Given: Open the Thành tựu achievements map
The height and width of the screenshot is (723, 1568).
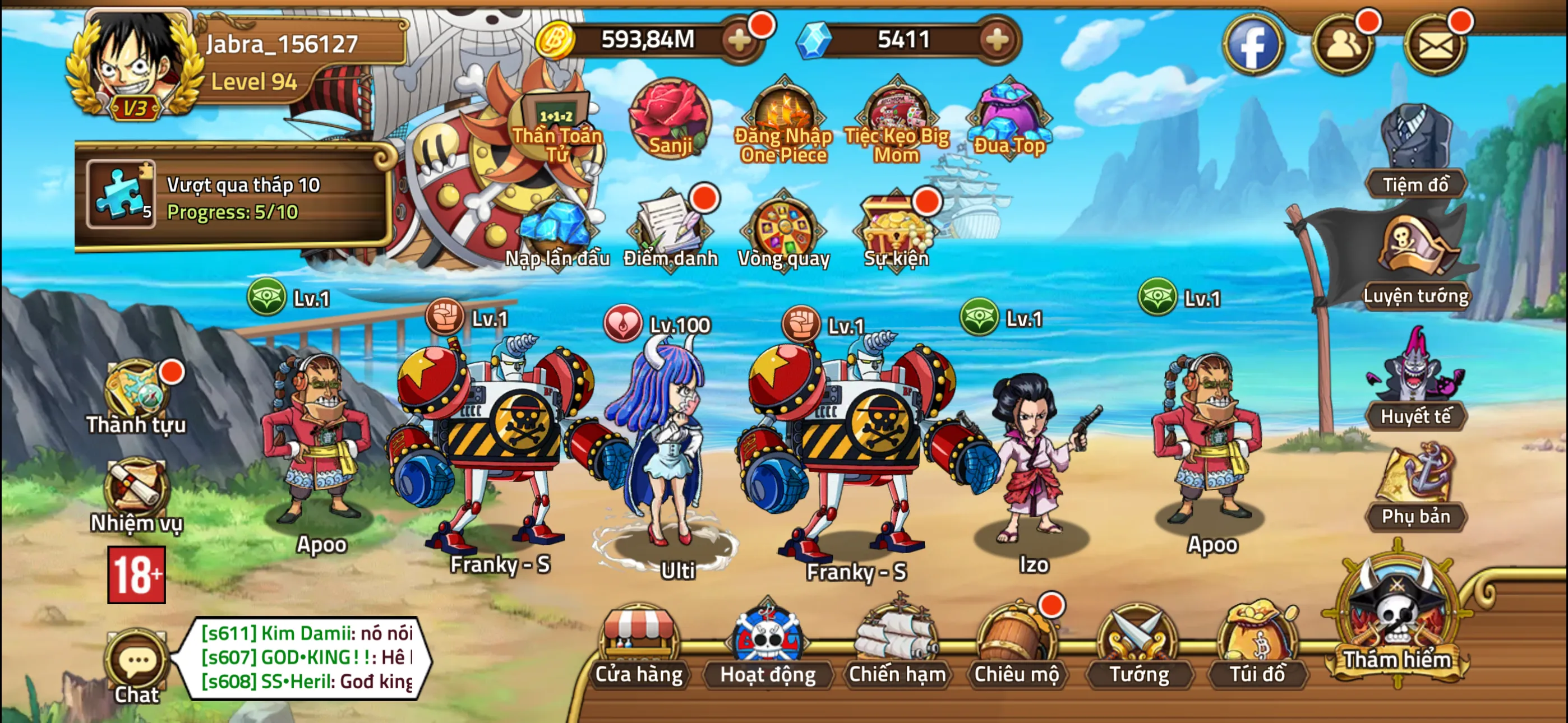Looking at the screenshot, I should click(x=136, y=390).
